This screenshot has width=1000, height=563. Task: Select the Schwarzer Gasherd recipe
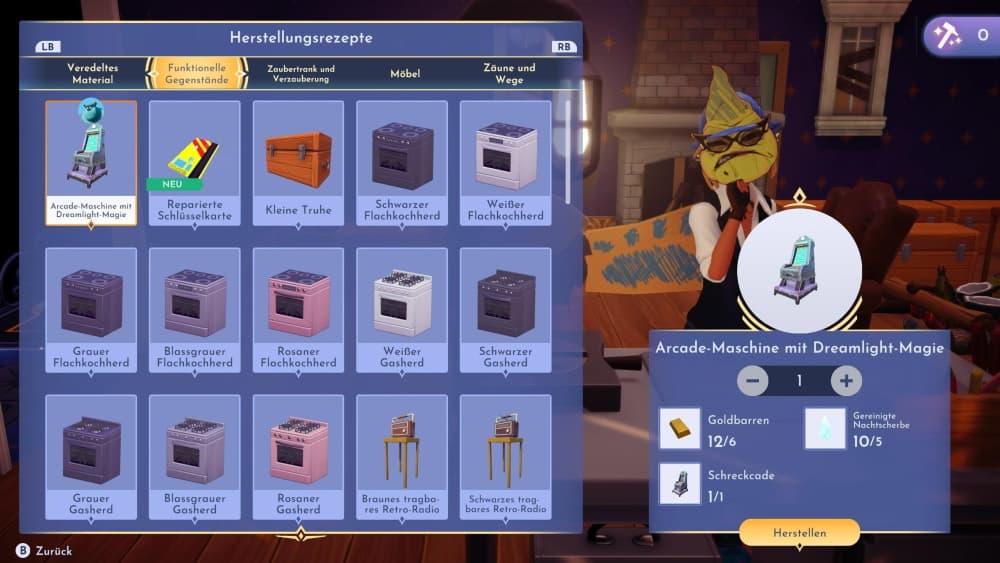pyautogui.click(x=506, y=309)
